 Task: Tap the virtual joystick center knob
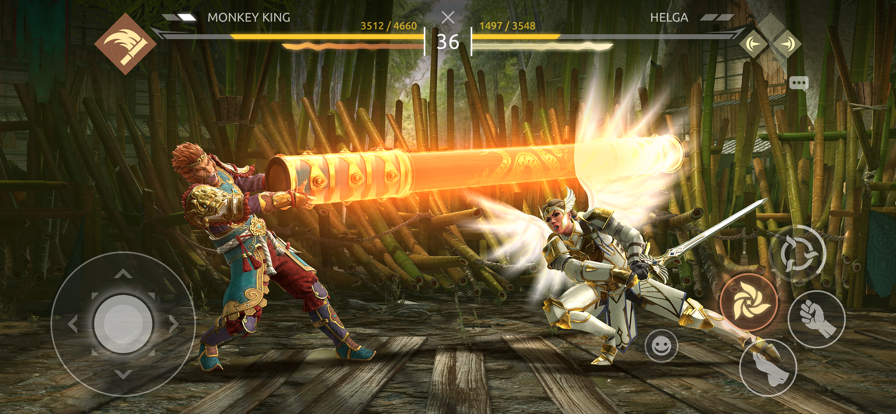(x=123, y=324)
